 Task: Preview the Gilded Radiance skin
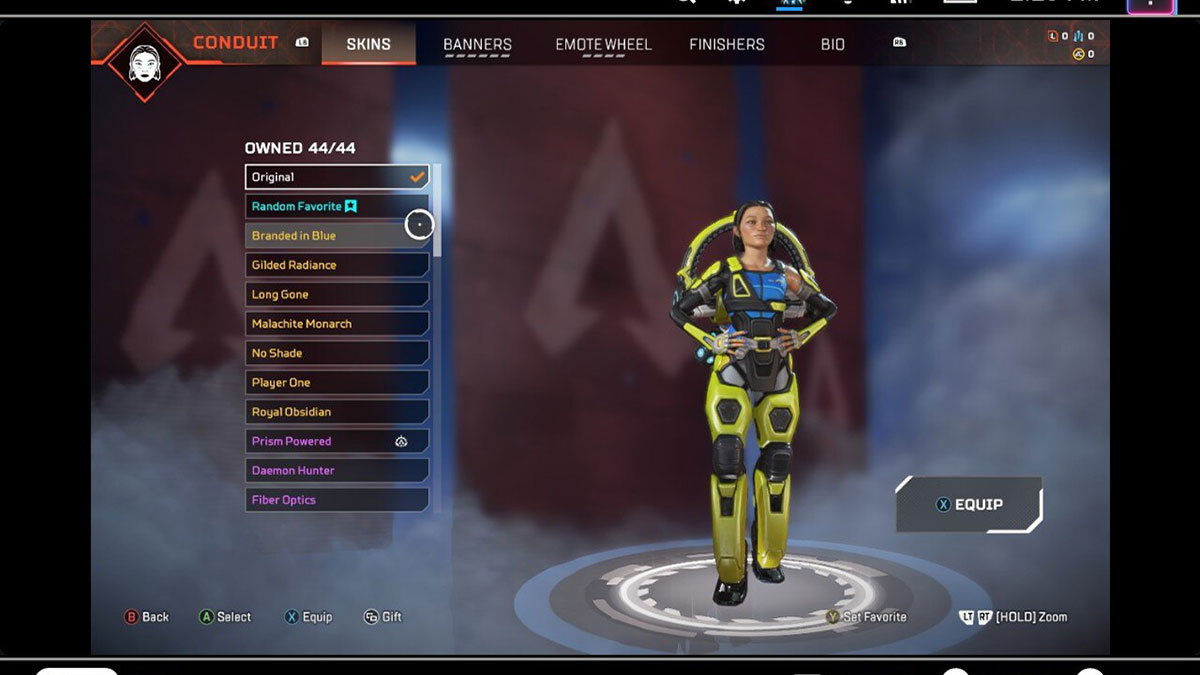(337, 265)
